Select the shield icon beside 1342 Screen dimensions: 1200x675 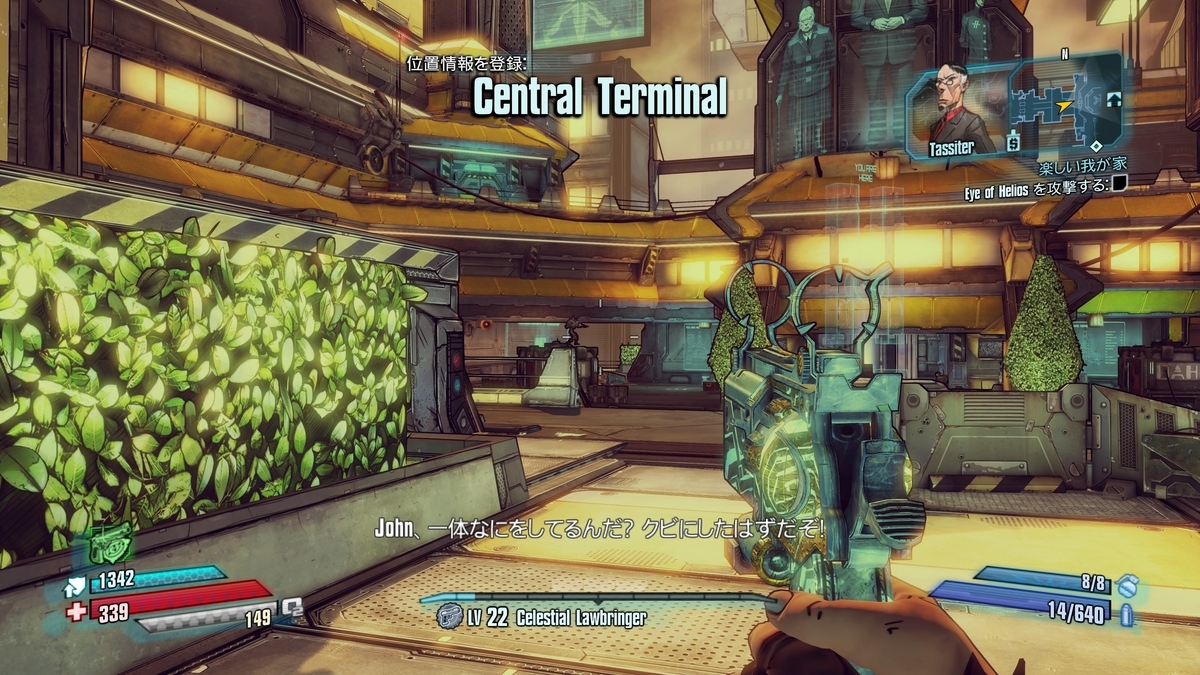click(x=77, y=585)
